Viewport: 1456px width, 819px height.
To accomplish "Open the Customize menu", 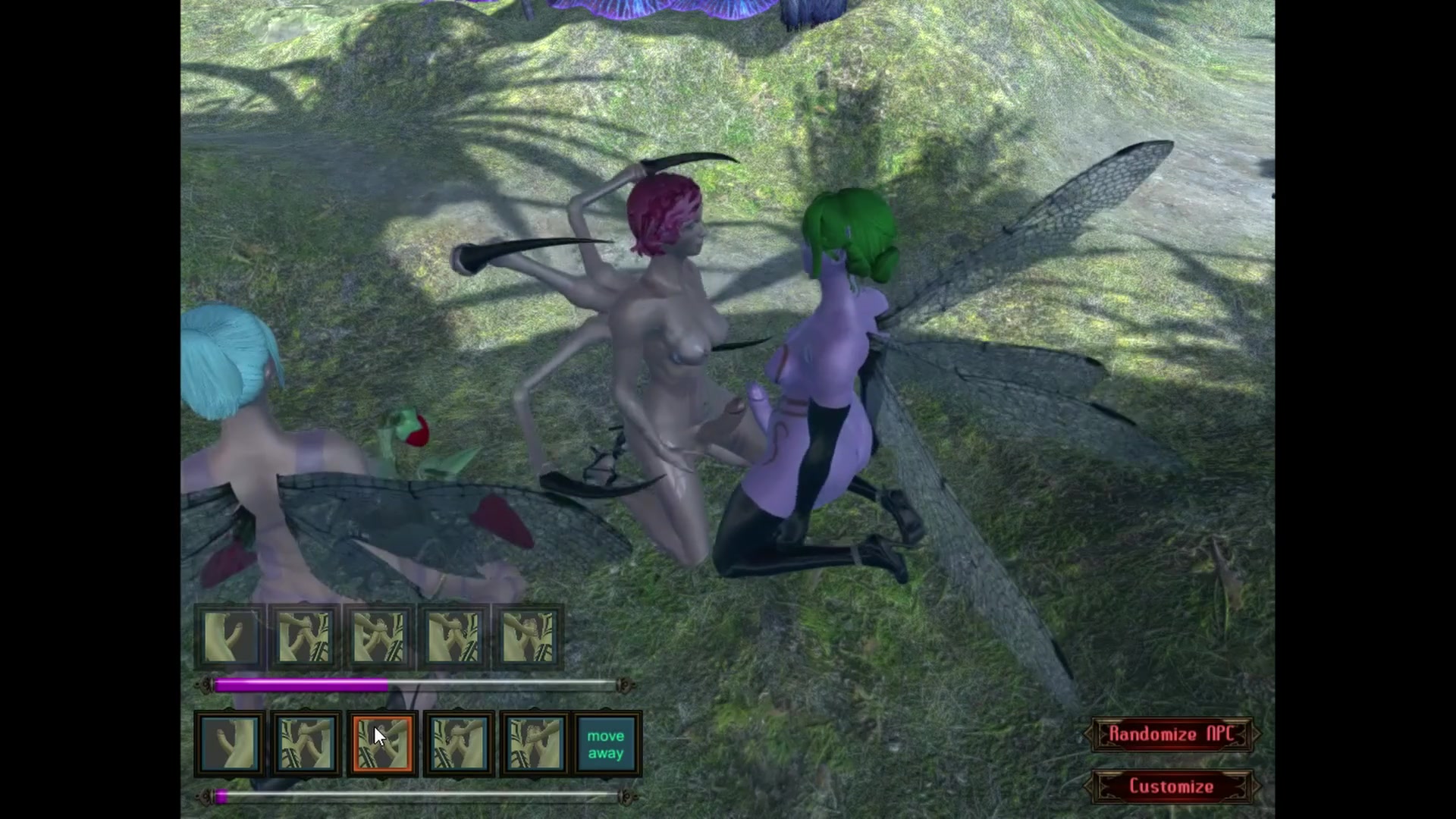I will [1171, 786].
